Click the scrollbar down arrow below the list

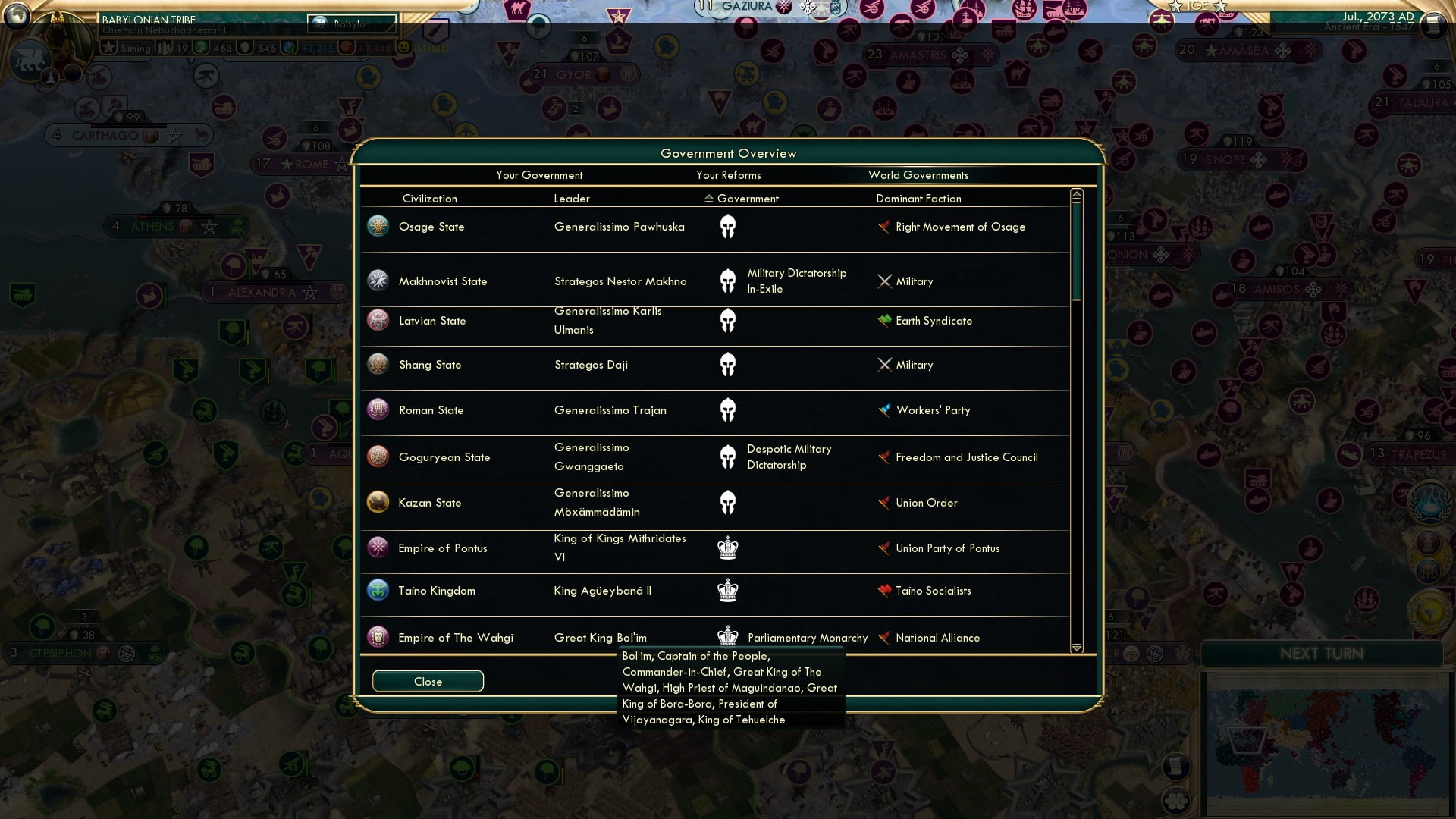(x=1075, y=648)
